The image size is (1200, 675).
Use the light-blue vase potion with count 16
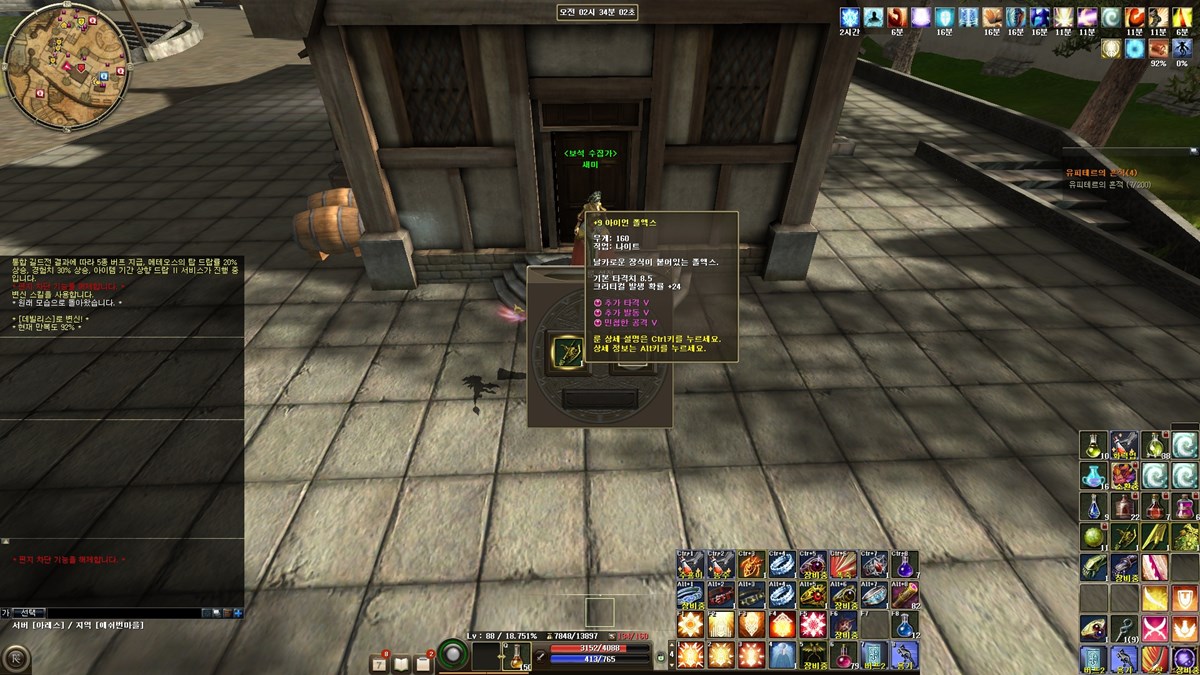pyautogui.click(x=1093, y=475)
